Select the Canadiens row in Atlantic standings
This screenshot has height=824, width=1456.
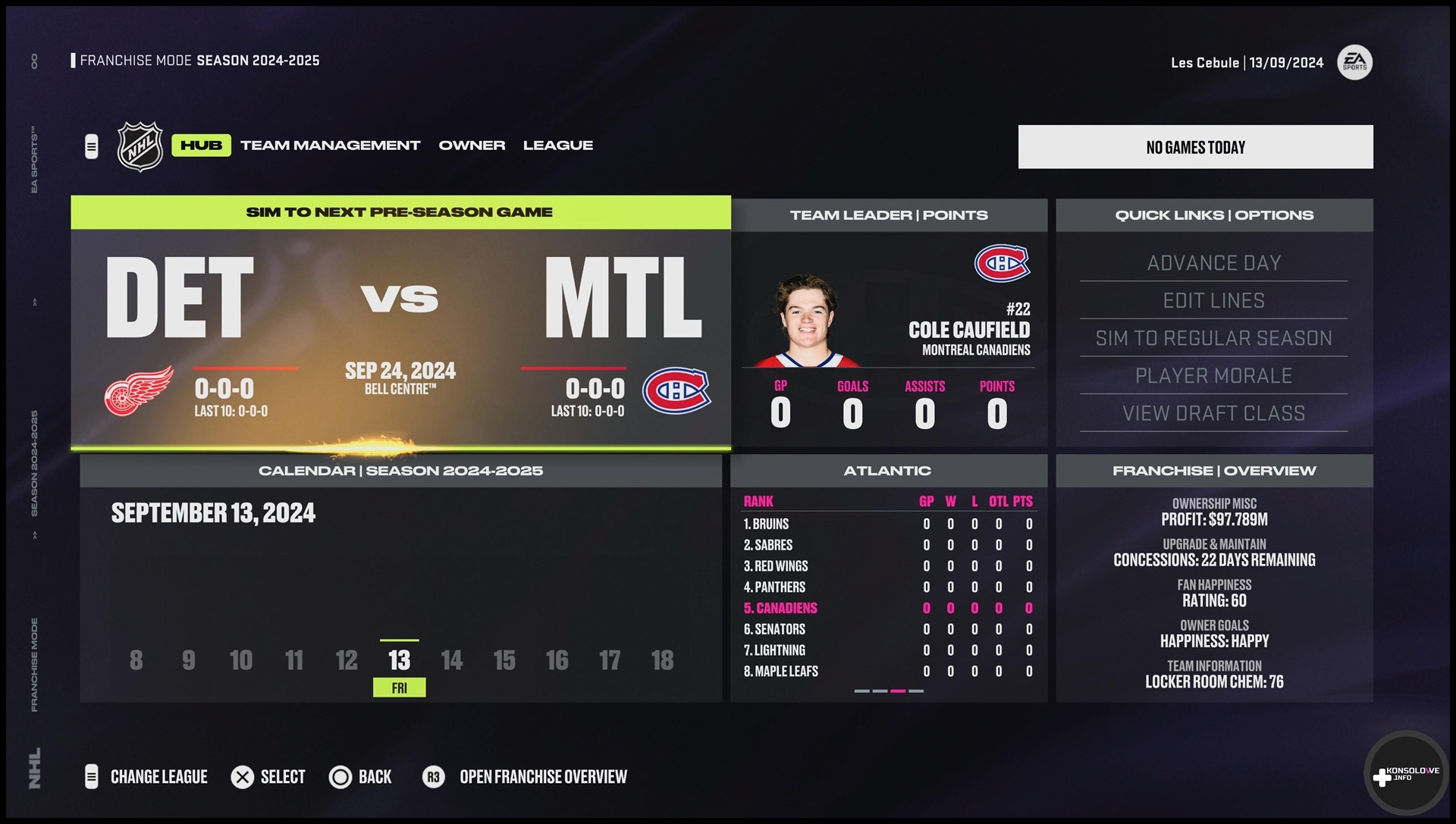(887, 608)
